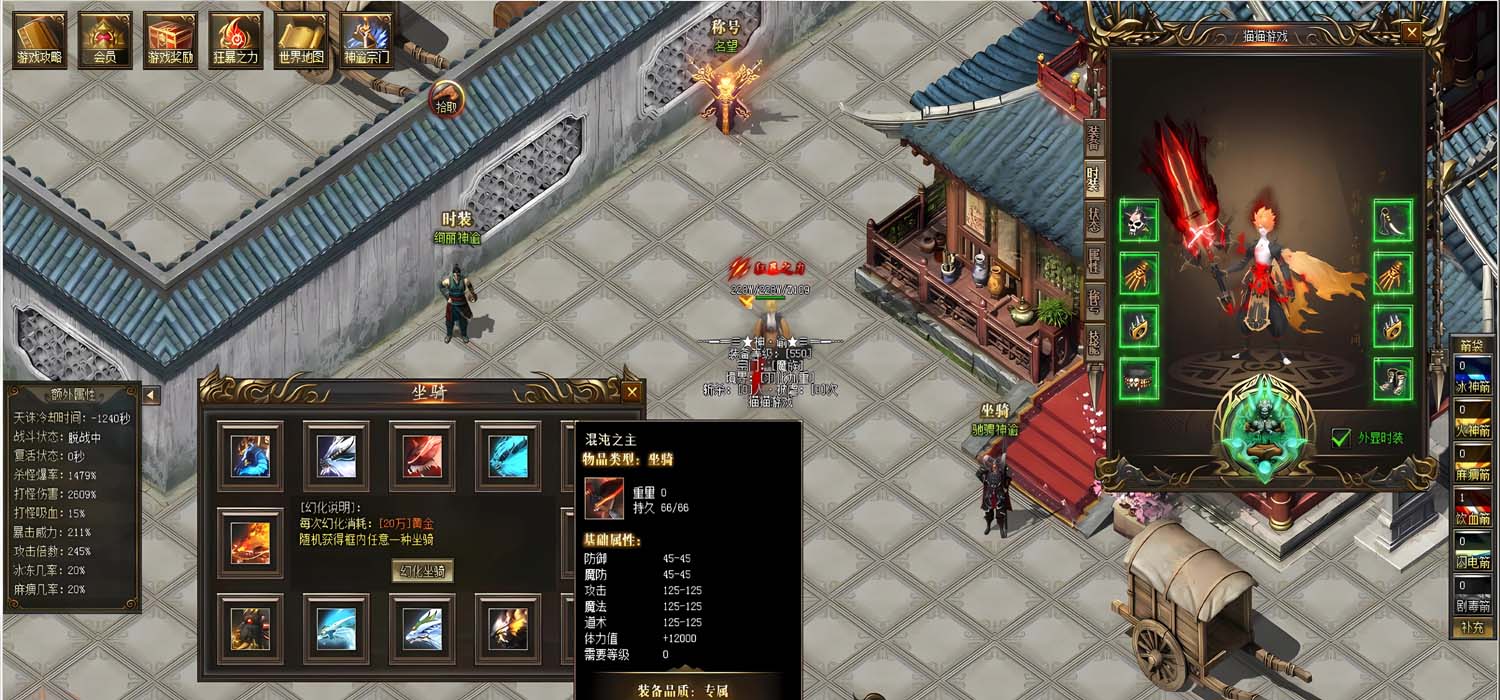This screenshot has height=700, width=1500.
Task: Select the flame mount beside the 幻化说明 text
Action: point(250,543)
